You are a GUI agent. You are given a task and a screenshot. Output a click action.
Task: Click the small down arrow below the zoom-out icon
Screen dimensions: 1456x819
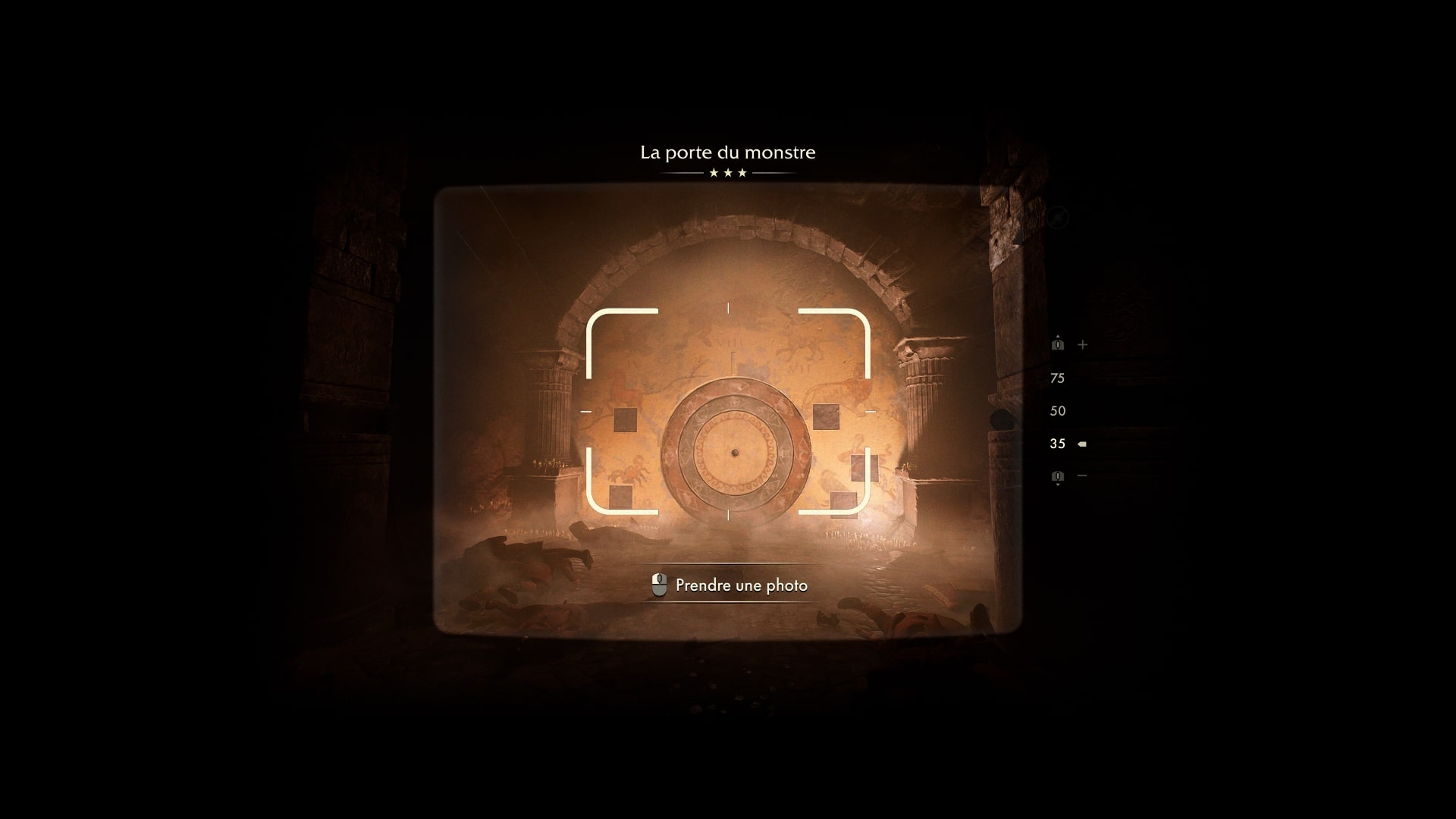click(1058, 485)
